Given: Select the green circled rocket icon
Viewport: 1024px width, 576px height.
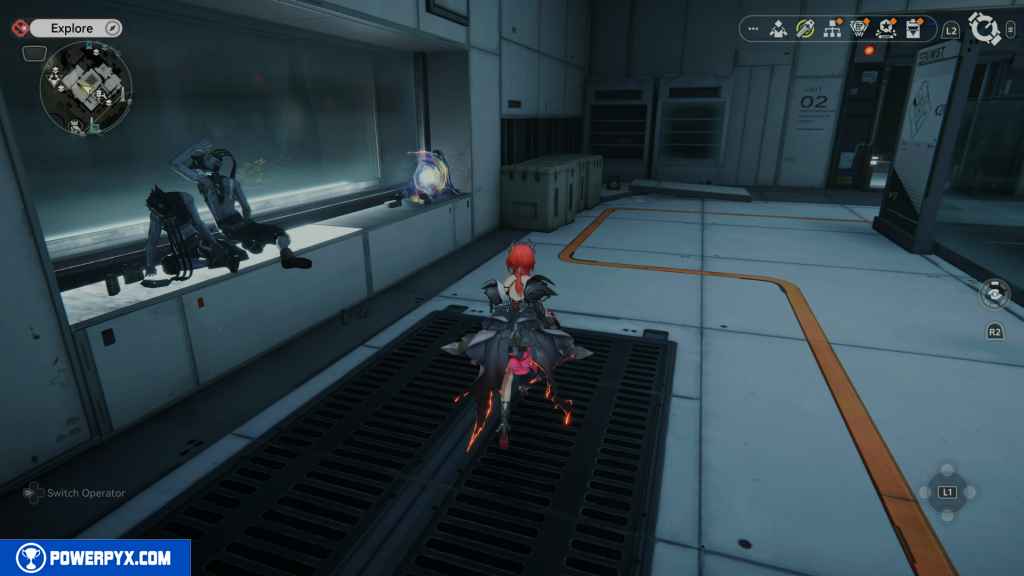Looking at the screenshot, I should (x=804, y=29).
